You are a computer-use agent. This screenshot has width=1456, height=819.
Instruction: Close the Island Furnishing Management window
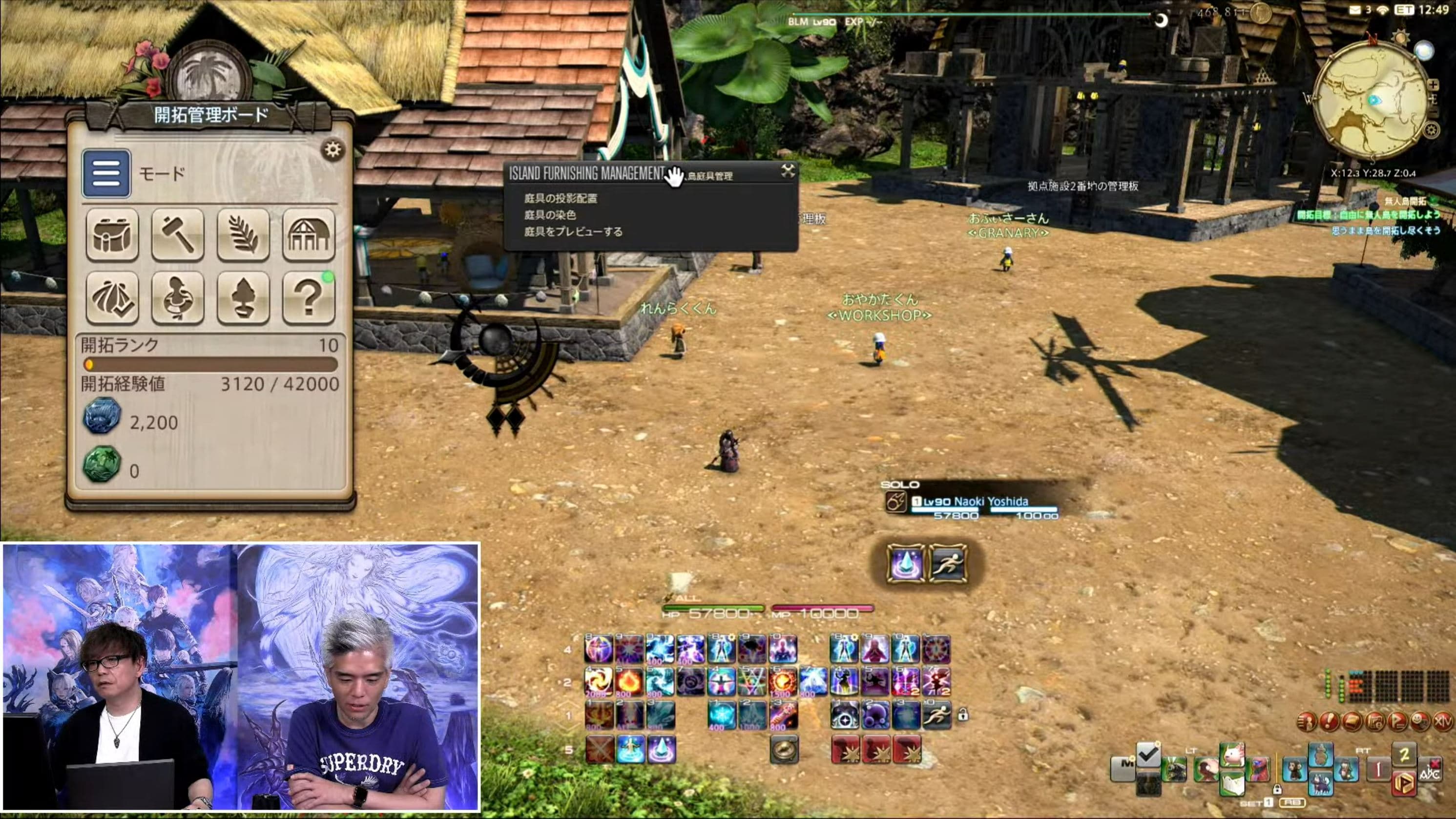click(788, 171)
